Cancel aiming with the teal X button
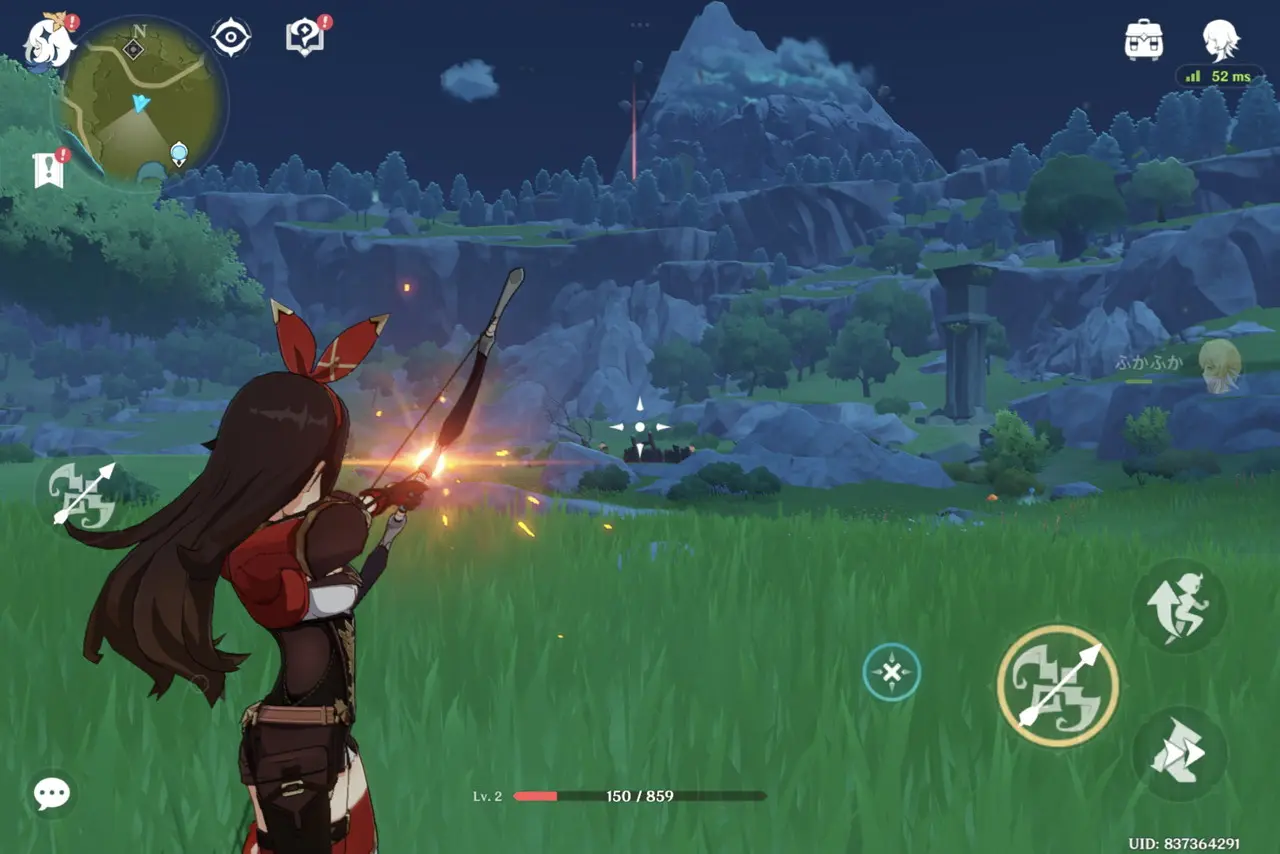The image size is (1280, 854). tap(891, 672)
